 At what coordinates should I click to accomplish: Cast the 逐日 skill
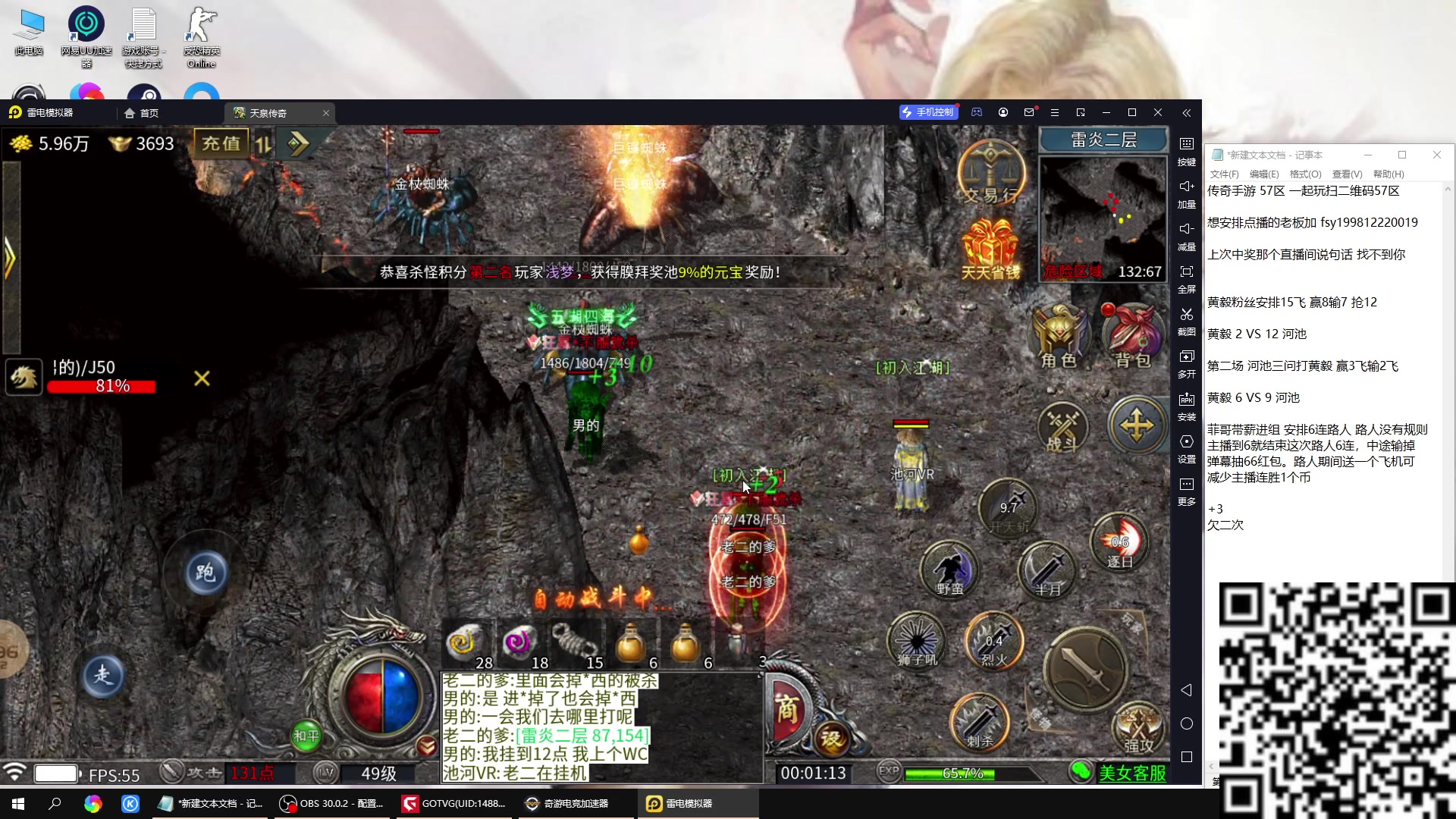pyautogui.click(x=1119, y=541)
